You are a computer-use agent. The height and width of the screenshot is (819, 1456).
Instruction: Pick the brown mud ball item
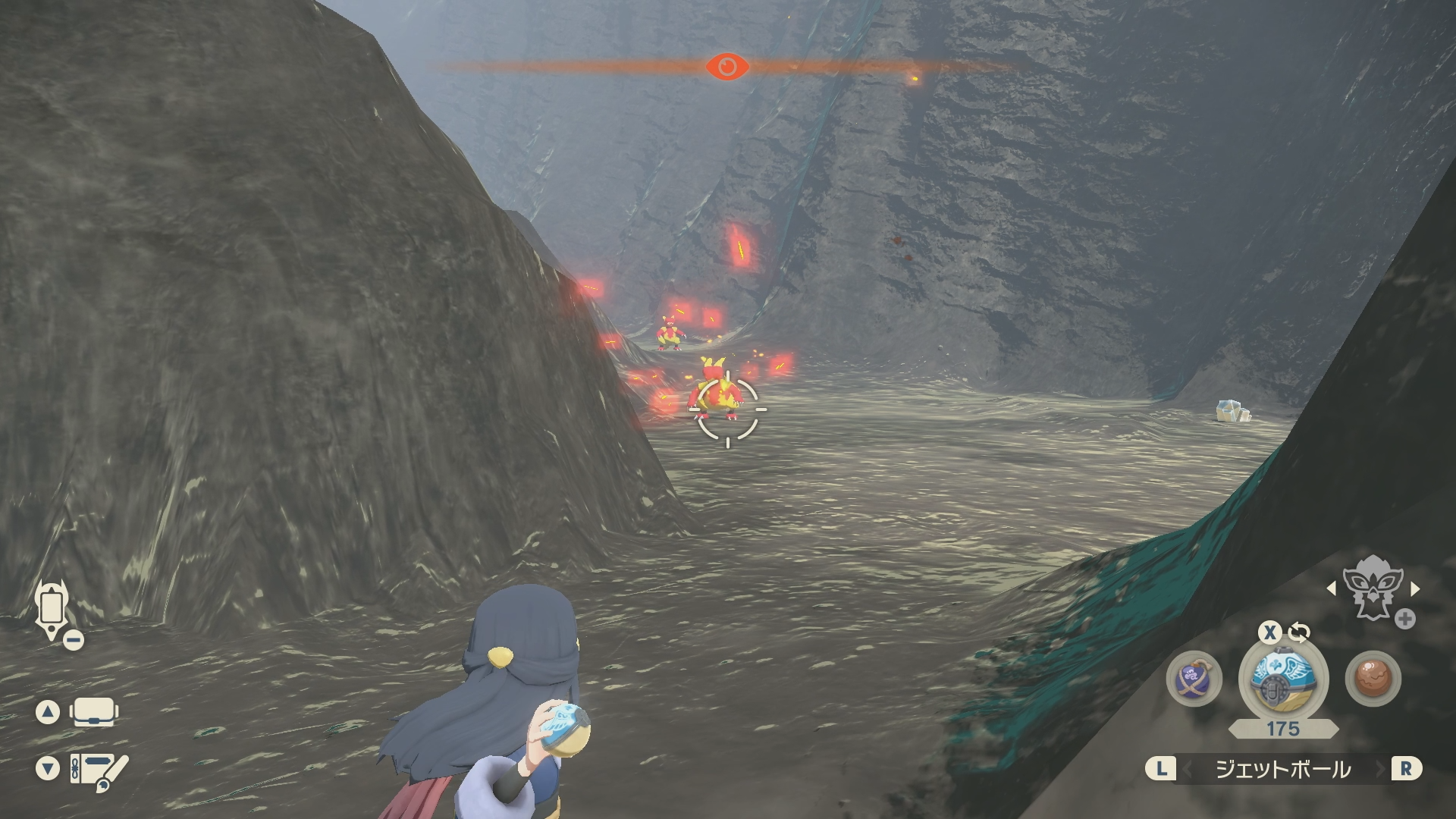pos(1373,678)
